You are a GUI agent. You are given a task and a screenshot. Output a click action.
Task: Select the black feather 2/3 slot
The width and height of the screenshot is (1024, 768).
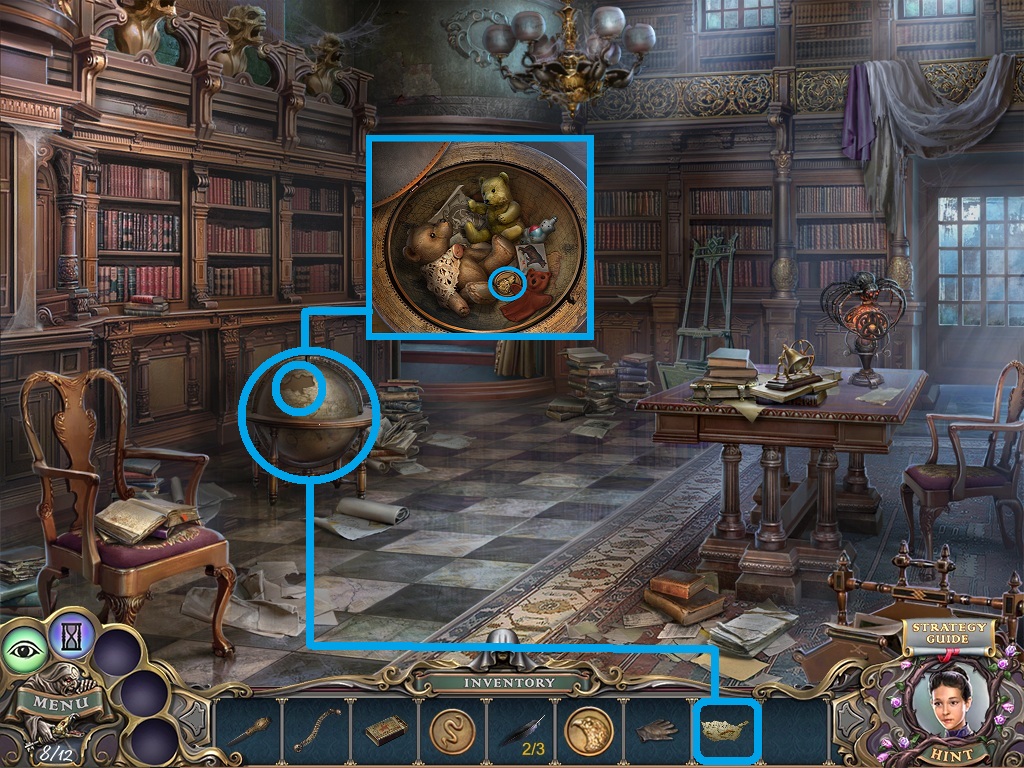click(x=521, y=731)
